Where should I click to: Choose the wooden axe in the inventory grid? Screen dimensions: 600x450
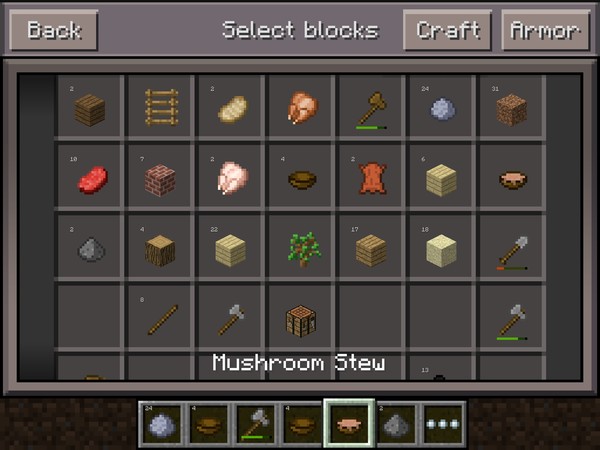(x=371, y=108)
